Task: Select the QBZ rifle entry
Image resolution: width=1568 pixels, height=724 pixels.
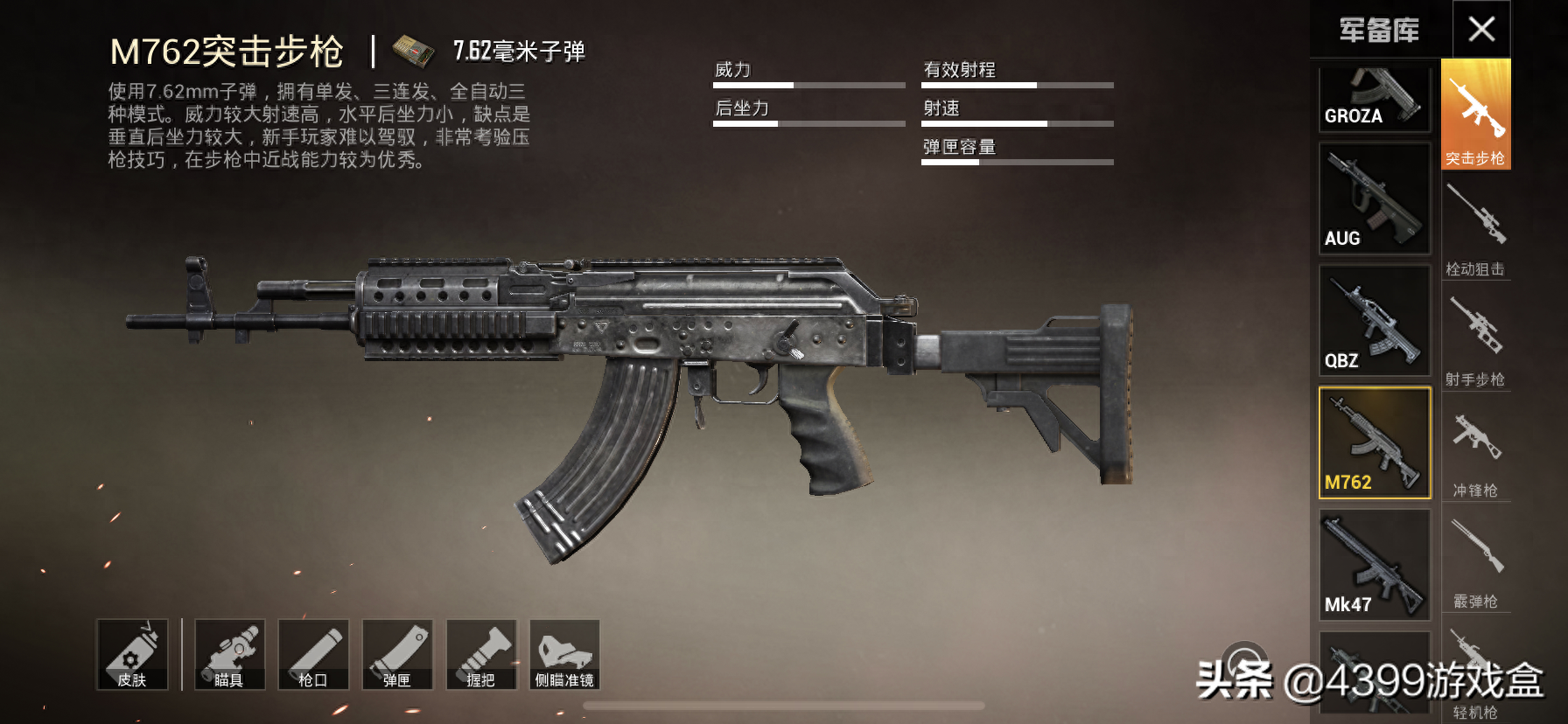Action: [1374, 322]
